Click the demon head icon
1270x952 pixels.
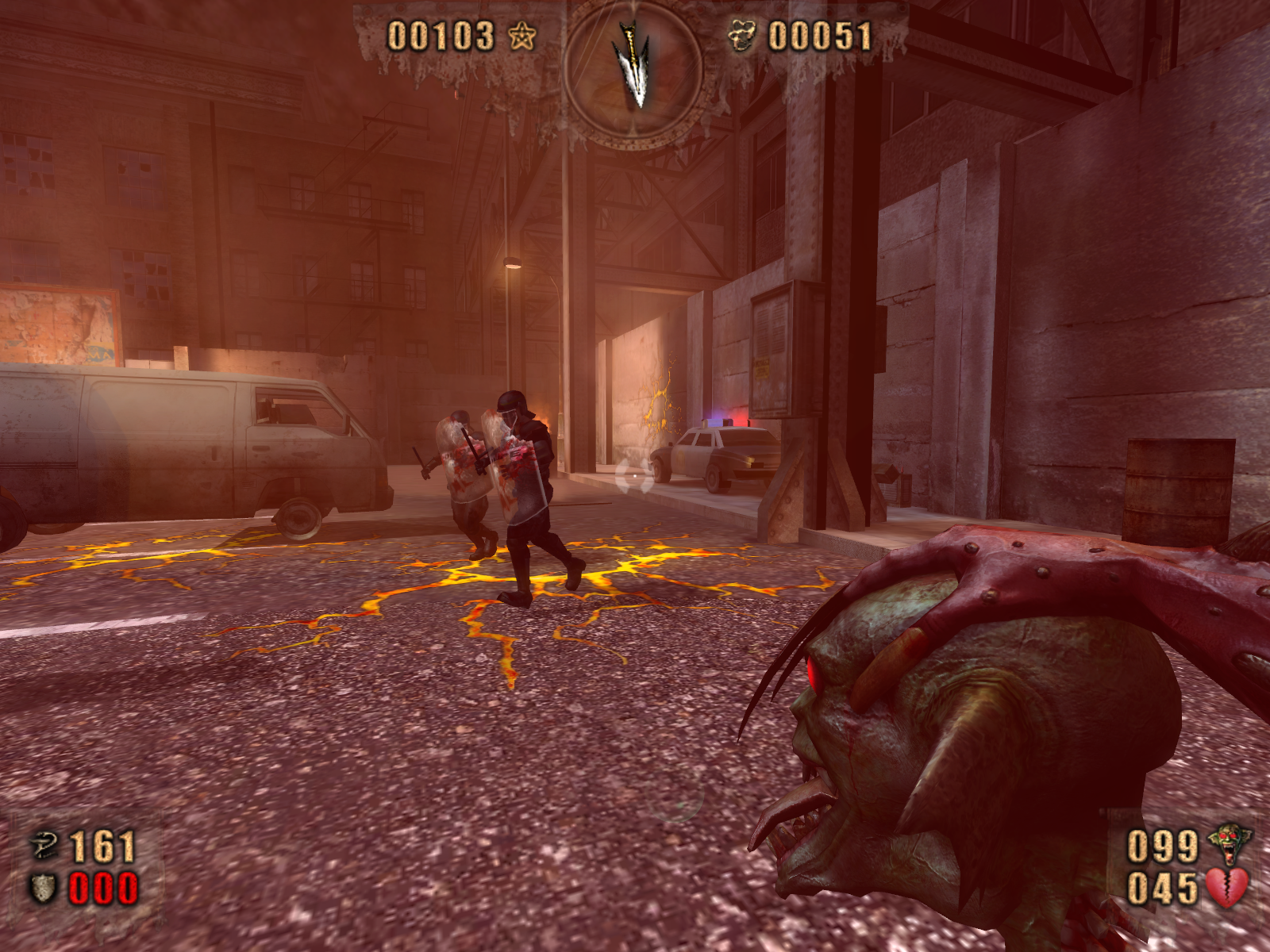coord(1229,844)
